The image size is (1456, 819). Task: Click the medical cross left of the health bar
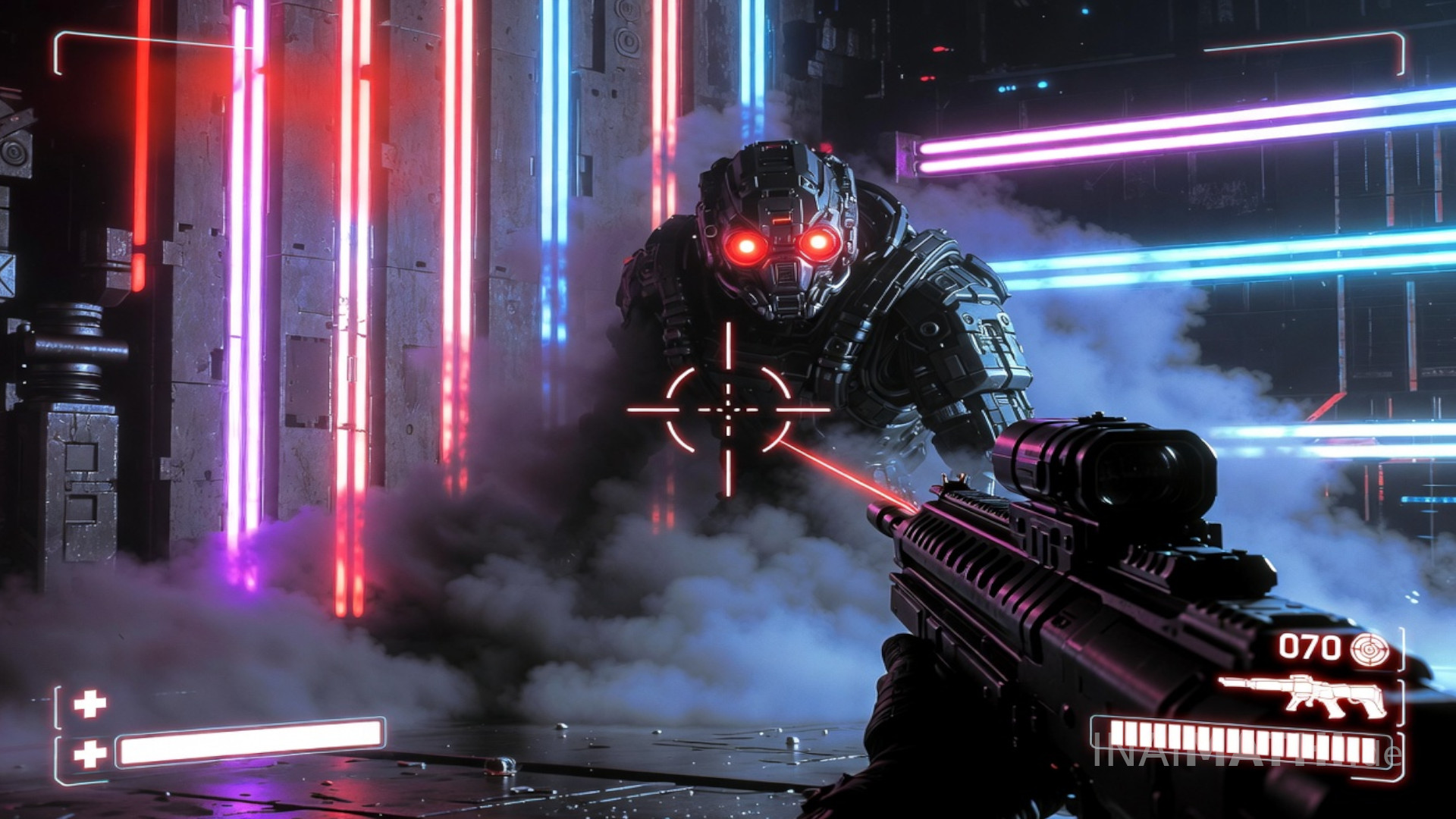pos(89,754)
